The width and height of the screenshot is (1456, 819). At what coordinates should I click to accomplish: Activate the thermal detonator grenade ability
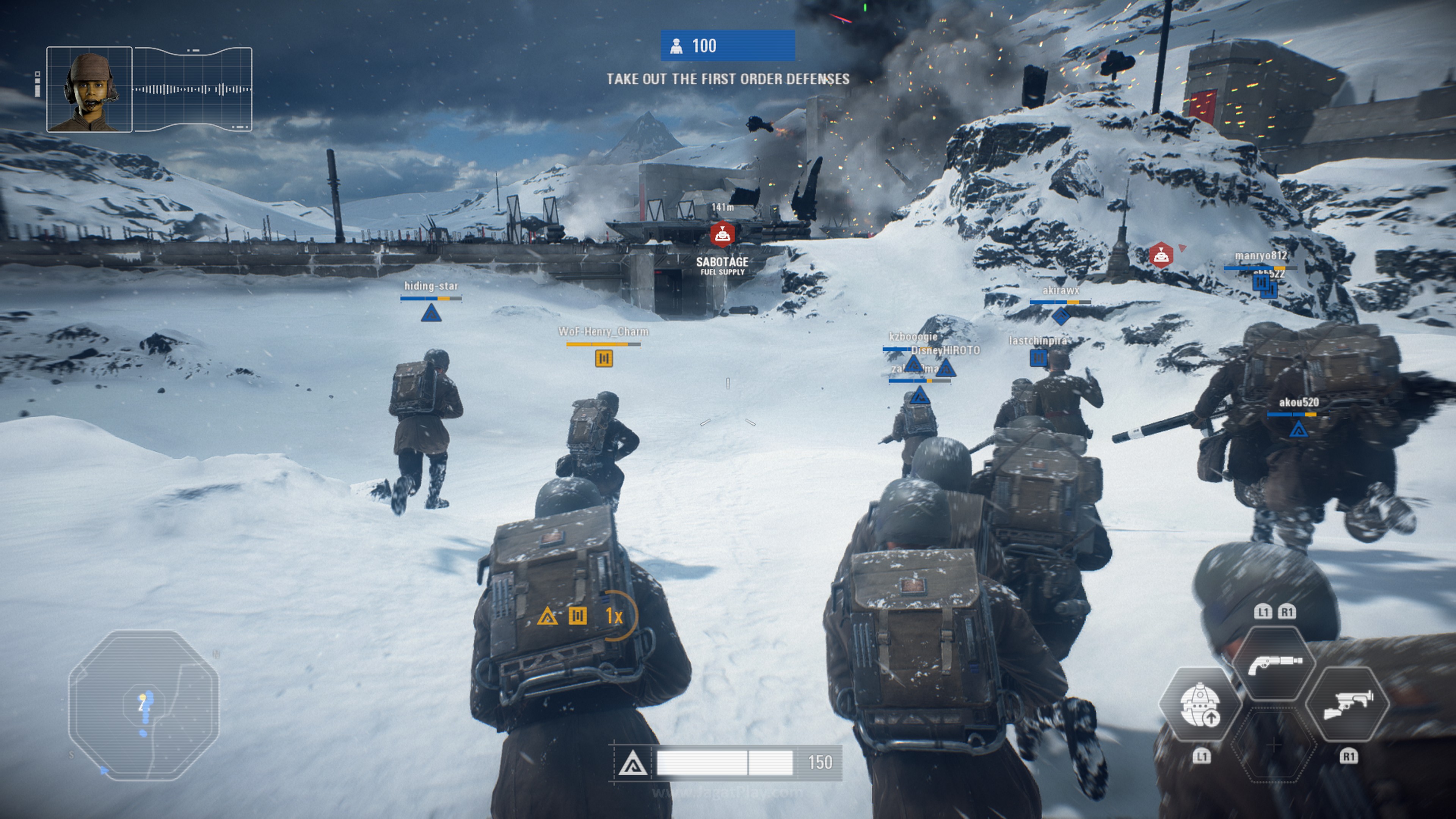1199,704
